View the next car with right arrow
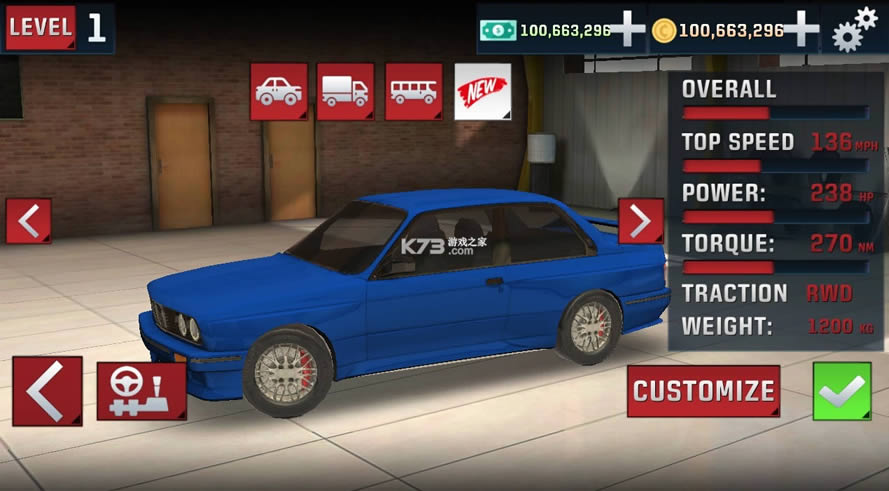The height and width of the screenshot is (491, 889). tap(640, 221)
